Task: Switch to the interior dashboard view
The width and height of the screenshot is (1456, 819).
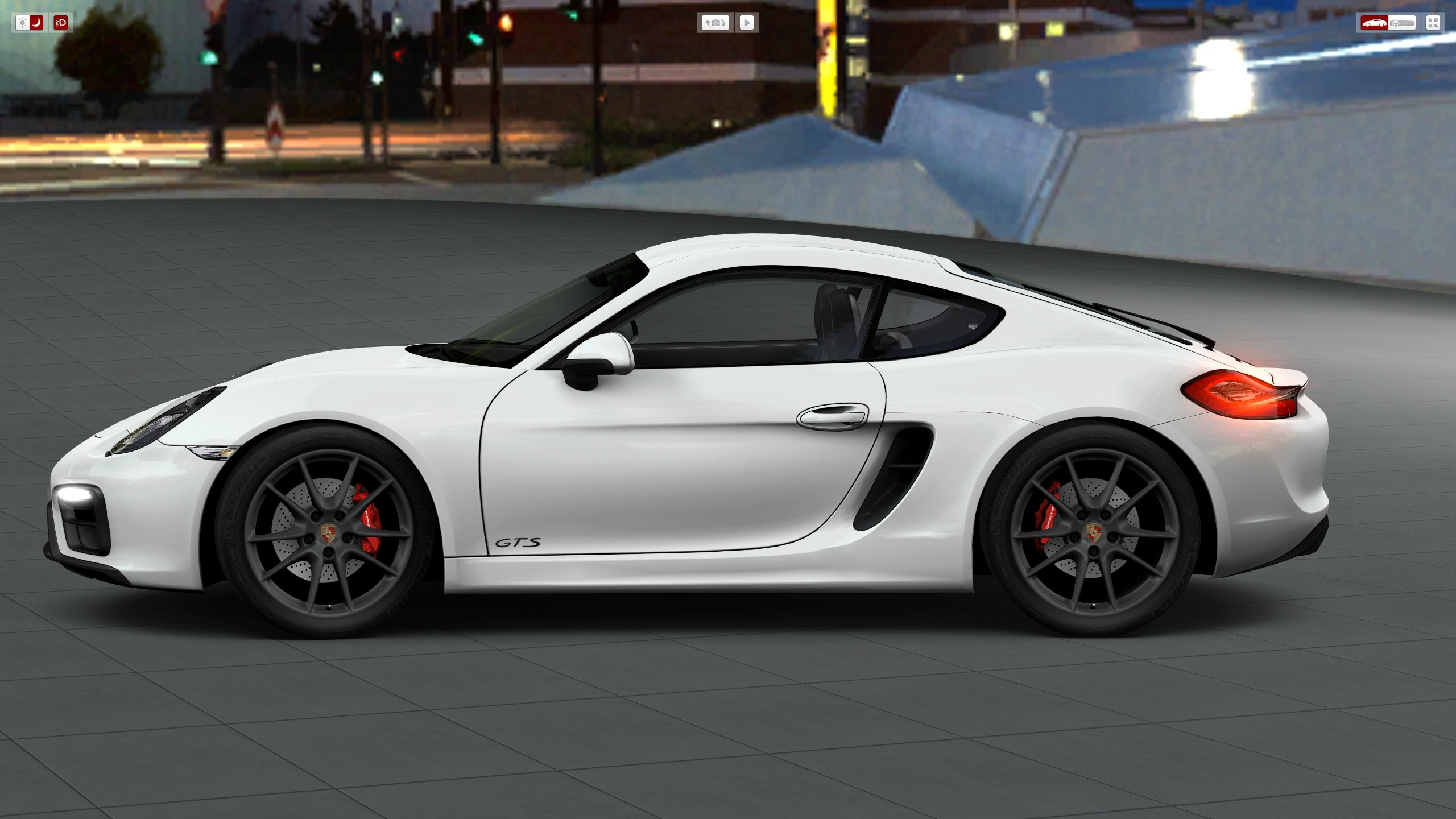Action: (1402, 23)
